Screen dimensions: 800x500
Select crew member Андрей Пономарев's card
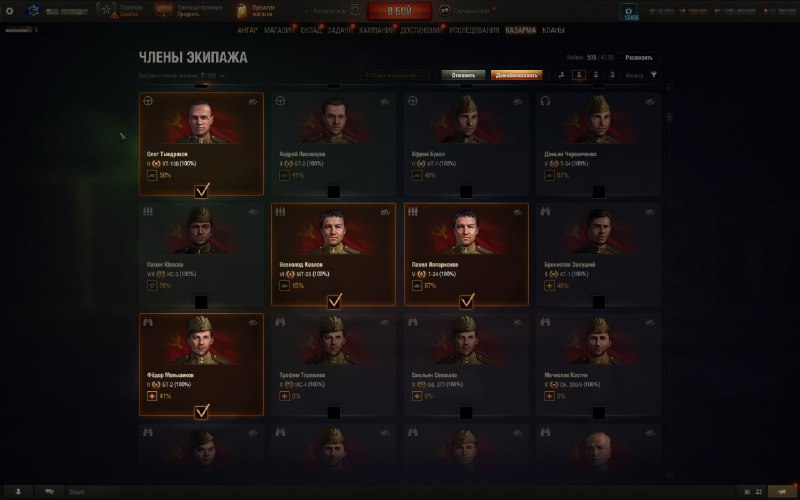(x=334, y=143)
